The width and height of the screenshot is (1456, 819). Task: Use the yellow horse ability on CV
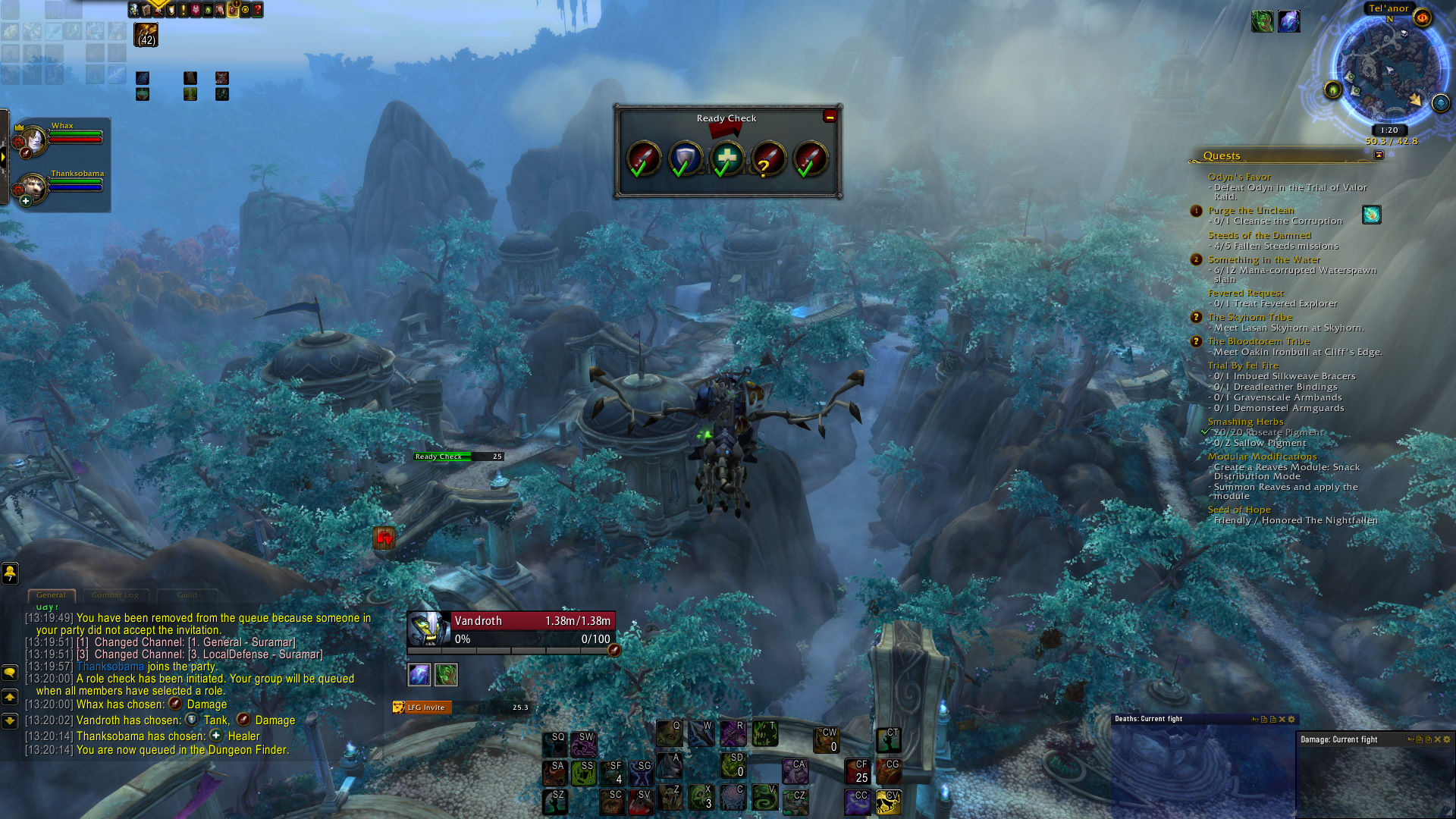tap(888, 801)
